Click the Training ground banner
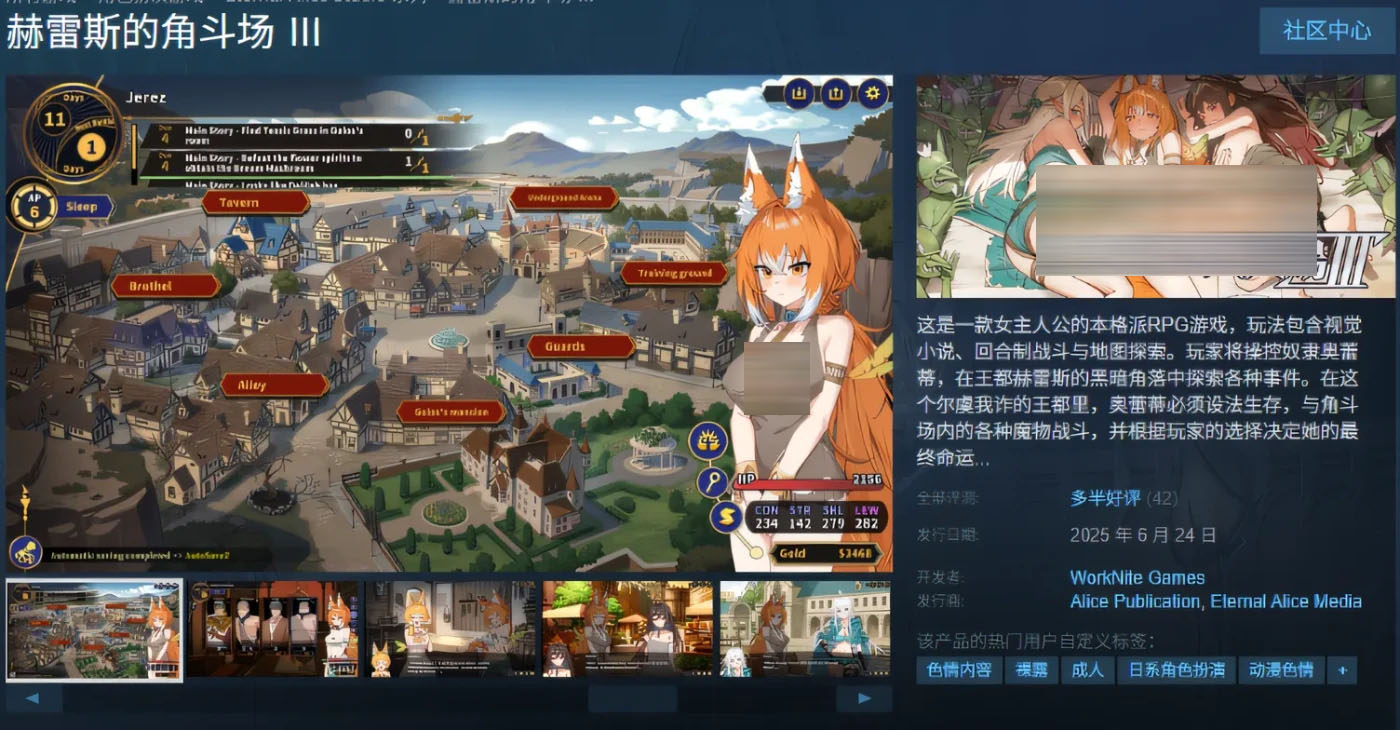The image size is (1400, 730). point(675,271)
